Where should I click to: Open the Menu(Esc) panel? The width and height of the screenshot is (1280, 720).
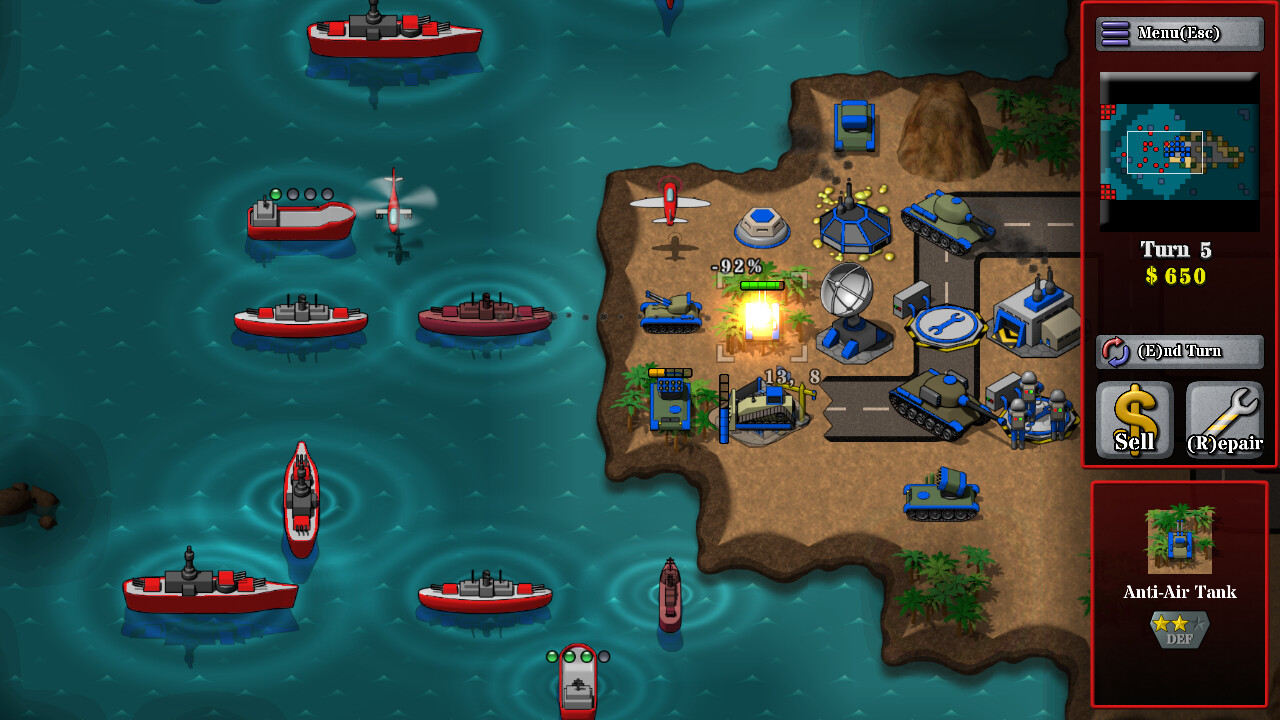coord(1178,32)
